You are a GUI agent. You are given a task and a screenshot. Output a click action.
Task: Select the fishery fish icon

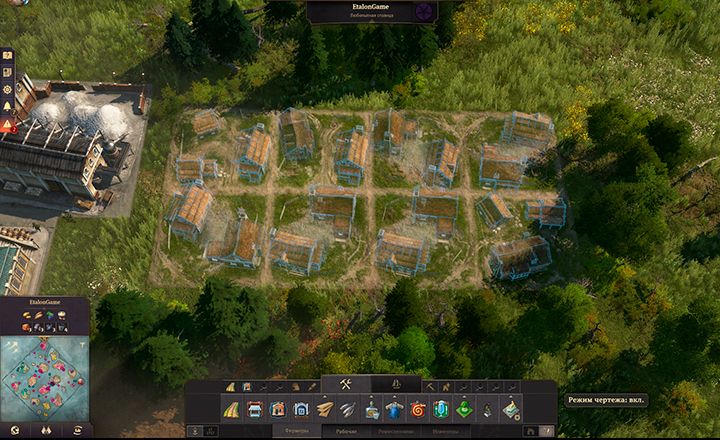(348, 409)
